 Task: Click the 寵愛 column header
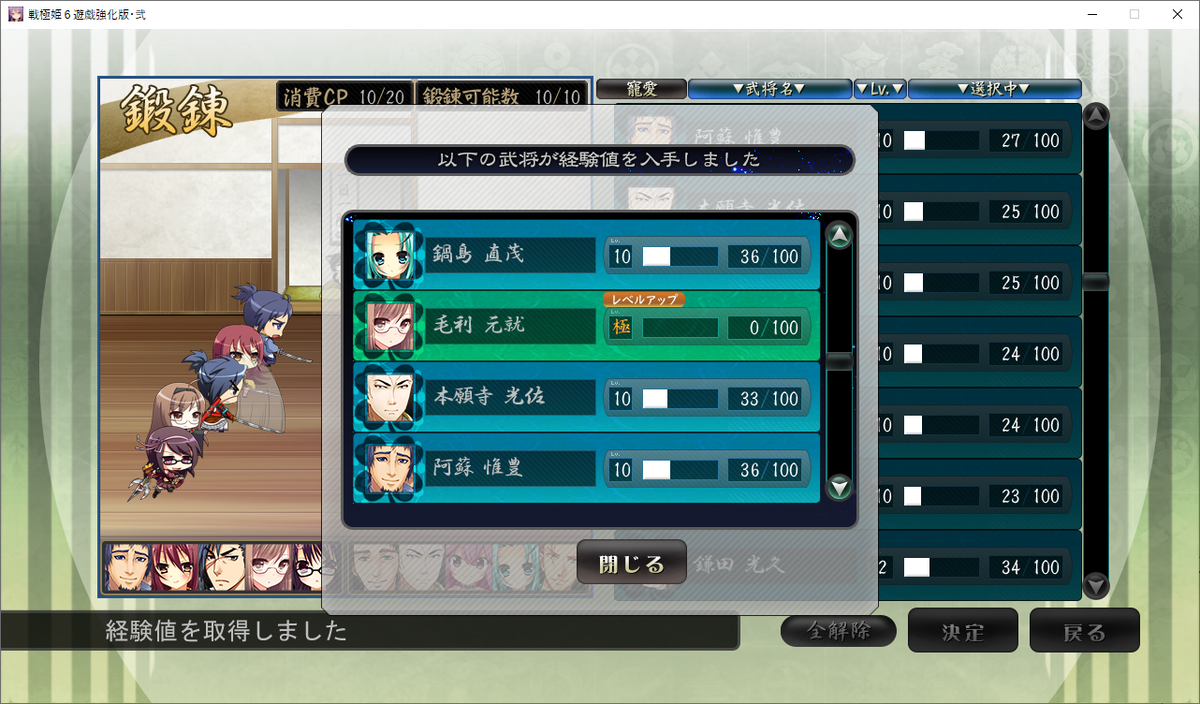641,89
